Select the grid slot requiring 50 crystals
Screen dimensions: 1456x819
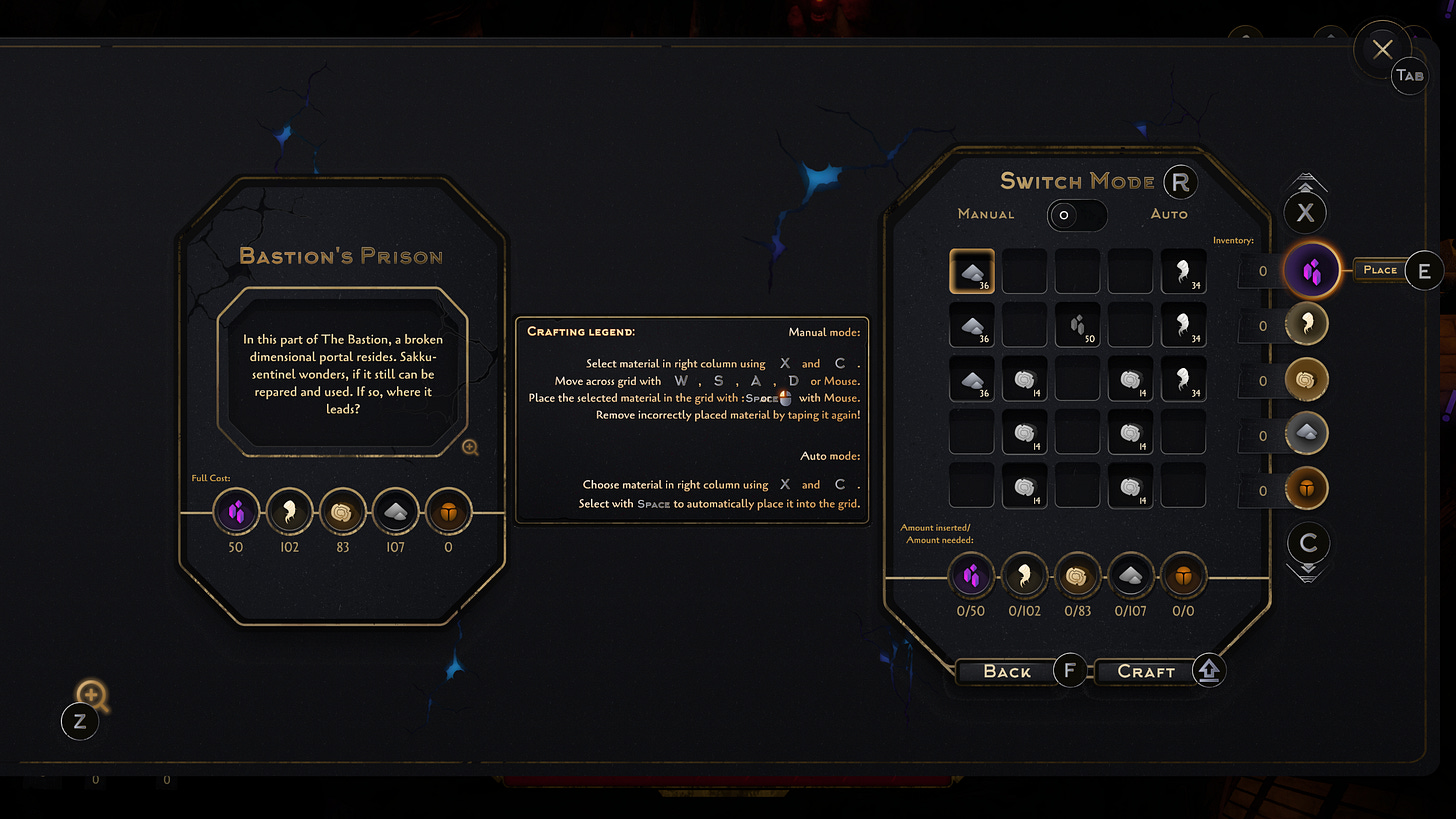point(1077,325)
